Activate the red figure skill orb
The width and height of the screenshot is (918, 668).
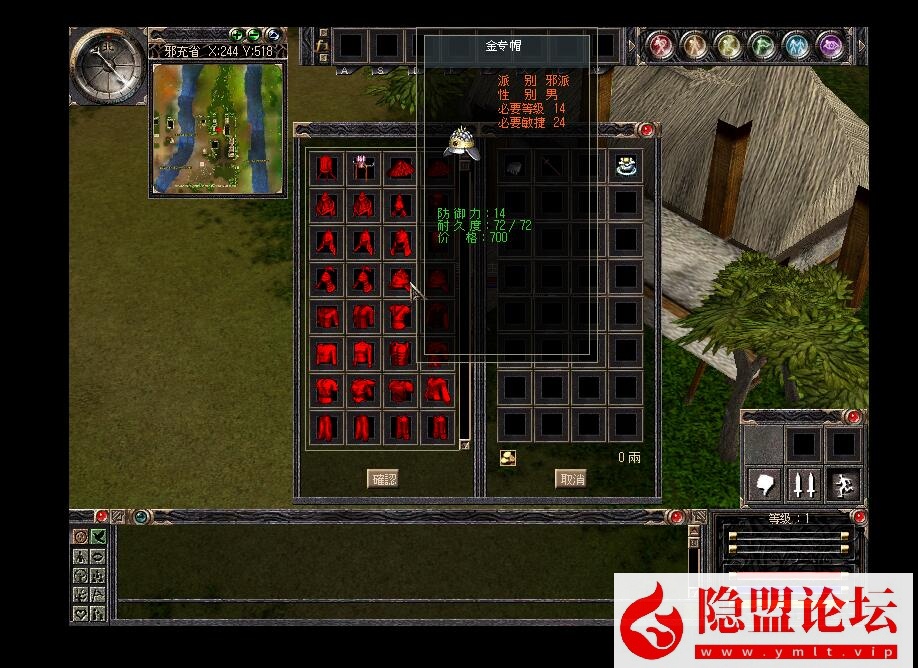coord(659,45)
